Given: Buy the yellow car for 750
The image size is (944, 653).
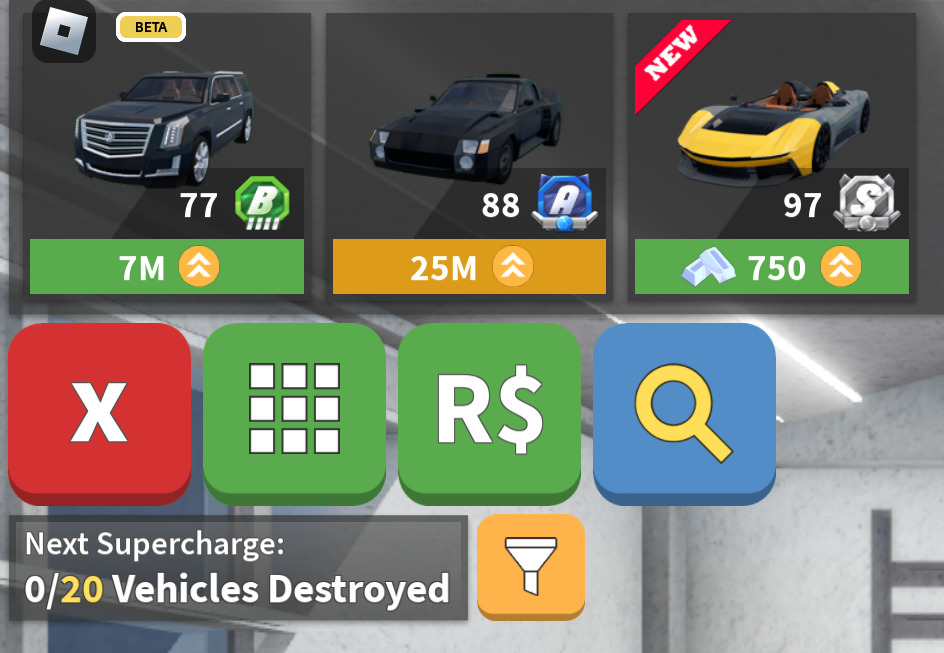Looking at the screenshot, I should coord(769,267).
